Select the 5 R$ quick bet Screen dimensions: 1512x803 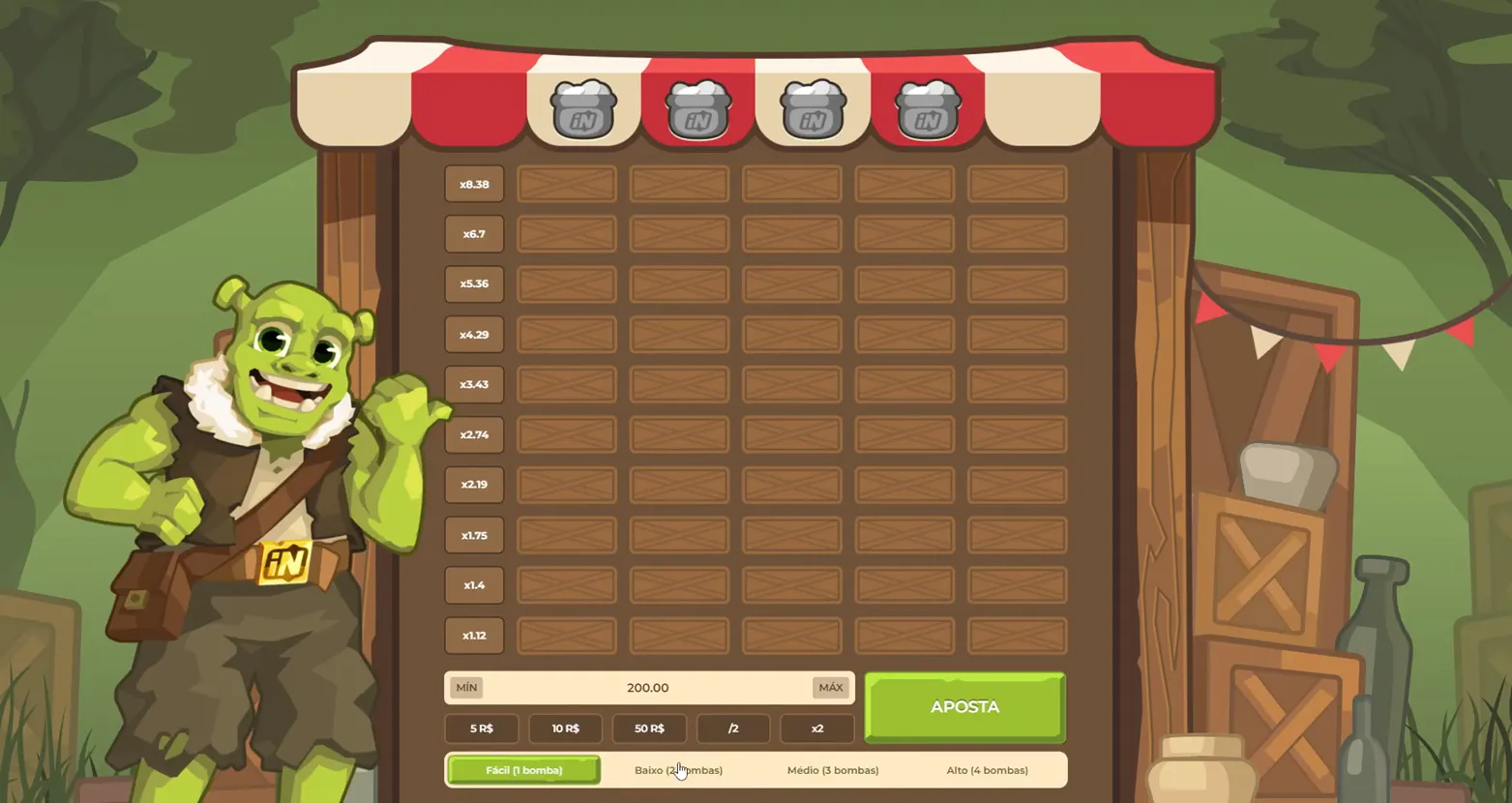[482, 729]
